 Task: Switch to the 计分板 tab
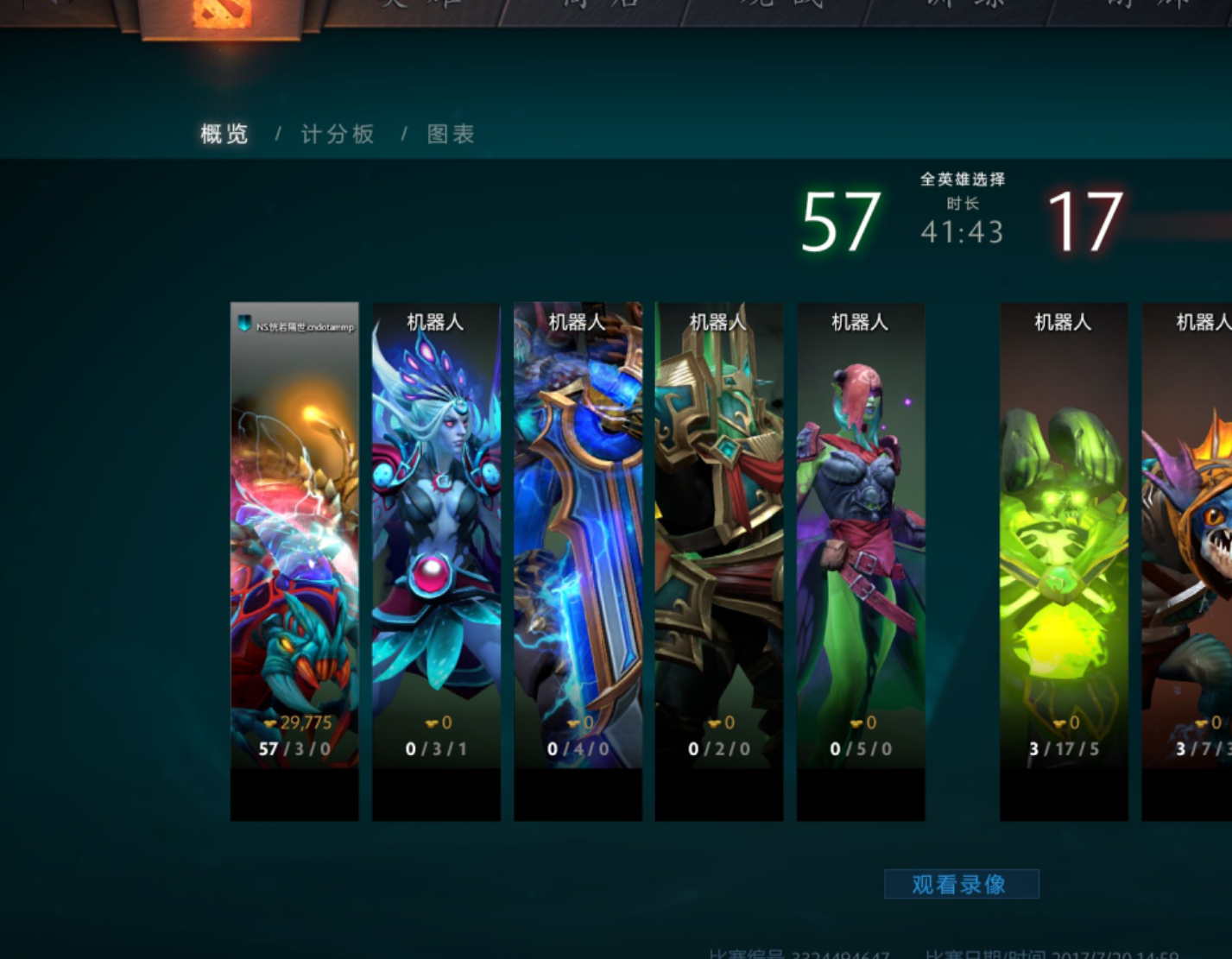tap(337, 135)
